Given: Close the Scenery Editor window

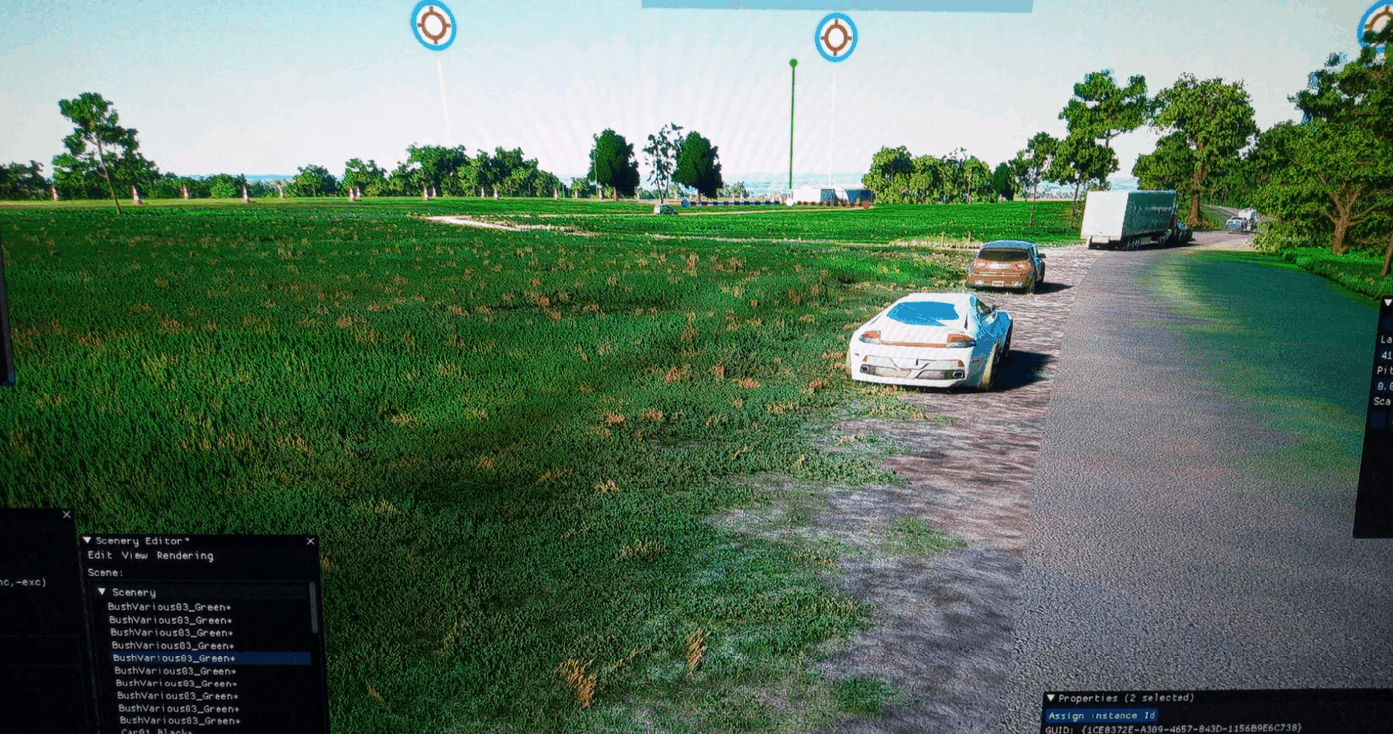Looking at the screenshot, I should pos(310,541).
